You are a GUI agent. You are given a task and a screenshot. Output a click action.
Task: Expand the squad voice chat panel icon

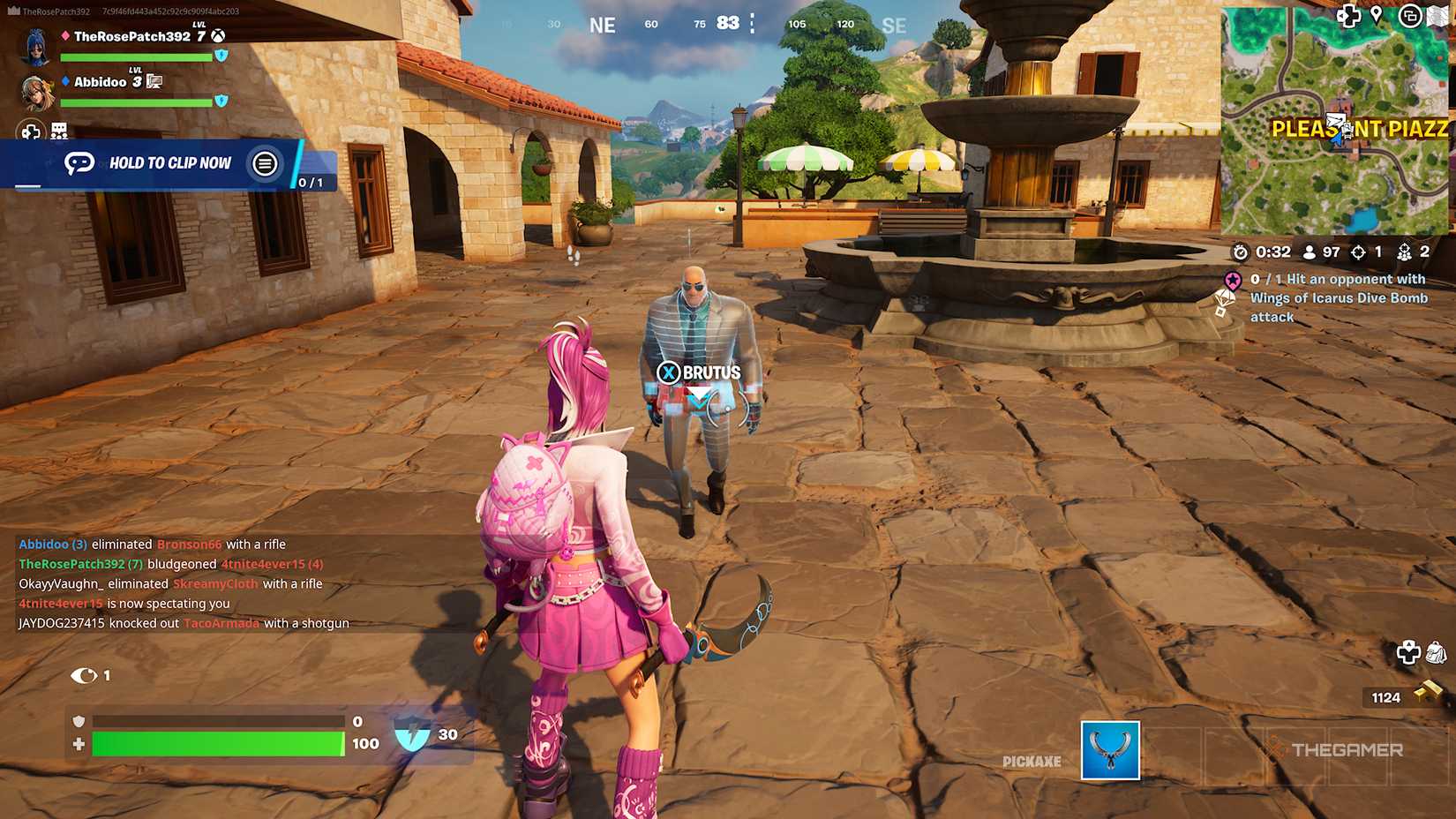coord(58,131)
